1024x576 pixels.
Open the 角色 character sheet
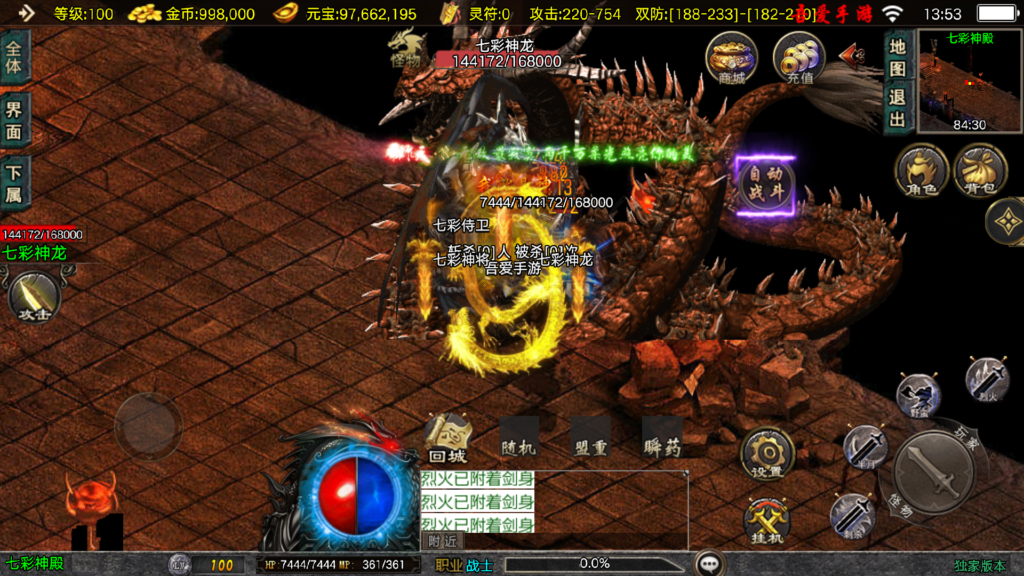921,169
